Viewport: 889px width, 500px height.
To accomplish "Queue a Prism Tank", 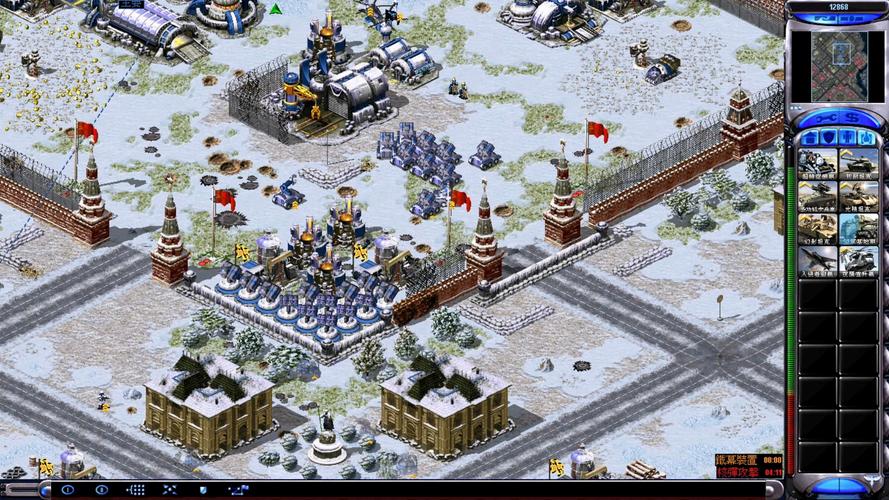I will coord(858,196).
